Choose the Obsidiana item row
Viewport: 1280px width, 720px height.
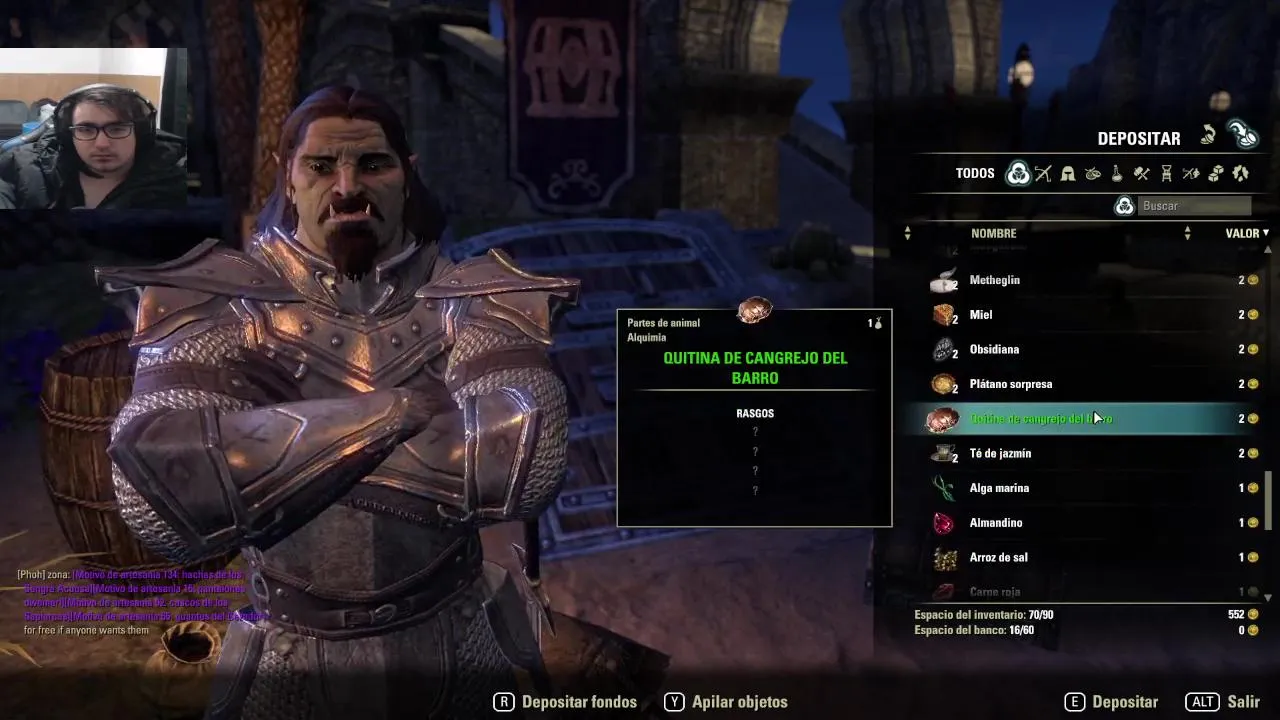1090,349
